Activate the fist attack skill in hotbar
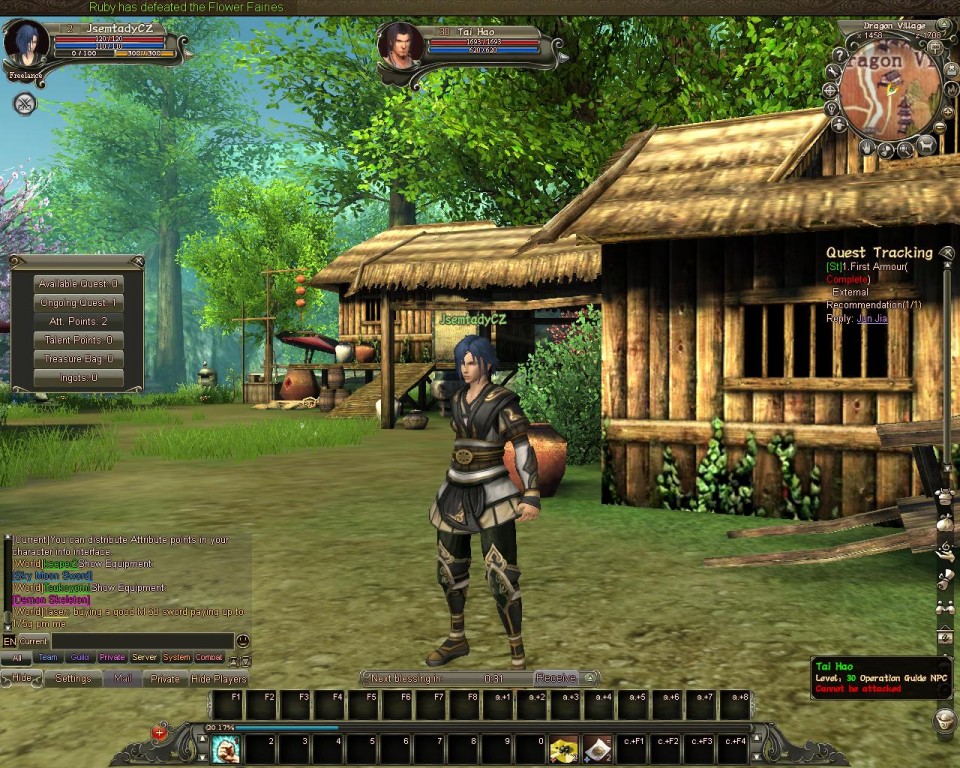This screenshot has height=768, width=960. 225,749
